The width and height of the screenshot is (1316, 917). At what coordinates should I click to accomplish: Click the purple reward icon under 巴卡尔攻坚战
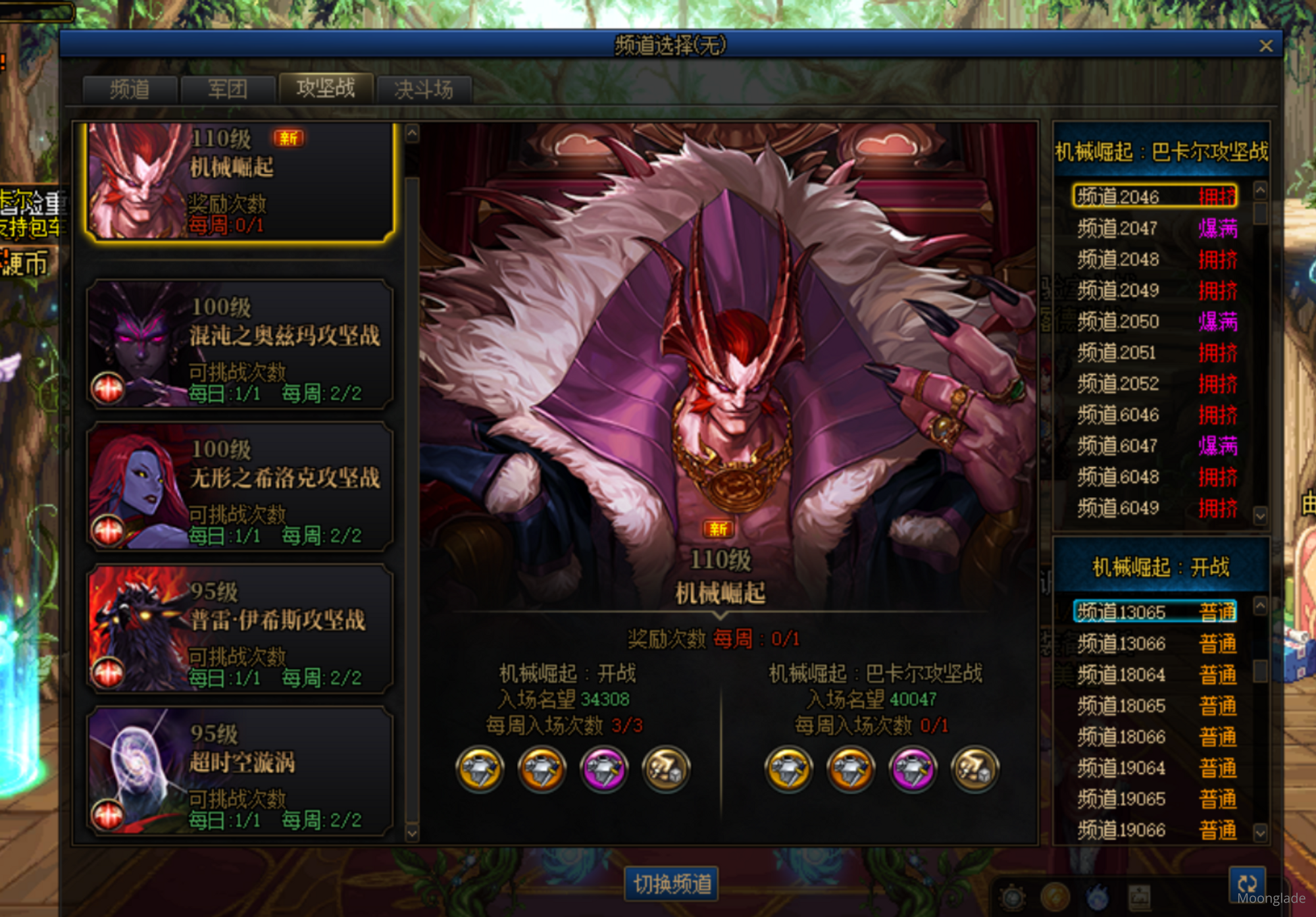(x=913, y=769)
